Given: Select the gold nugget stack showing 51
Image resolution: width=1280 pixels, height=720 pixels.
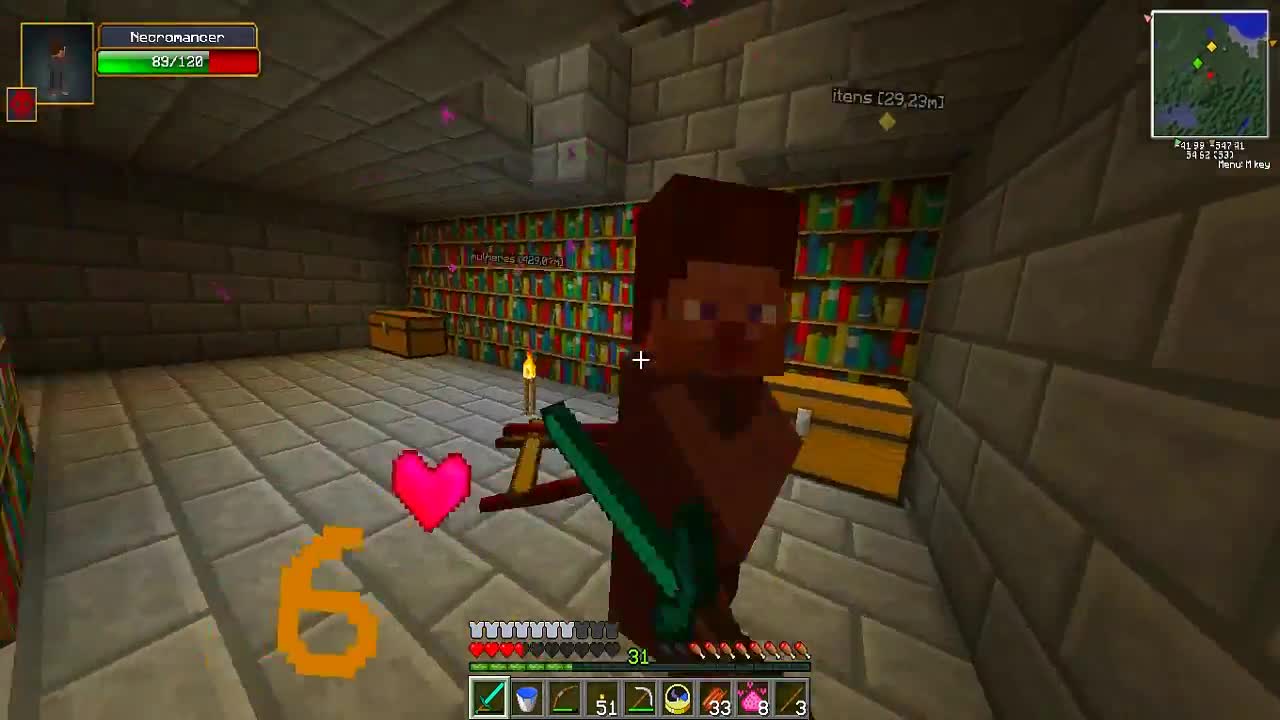Looking at the screenshot, I should pos(602,698).
